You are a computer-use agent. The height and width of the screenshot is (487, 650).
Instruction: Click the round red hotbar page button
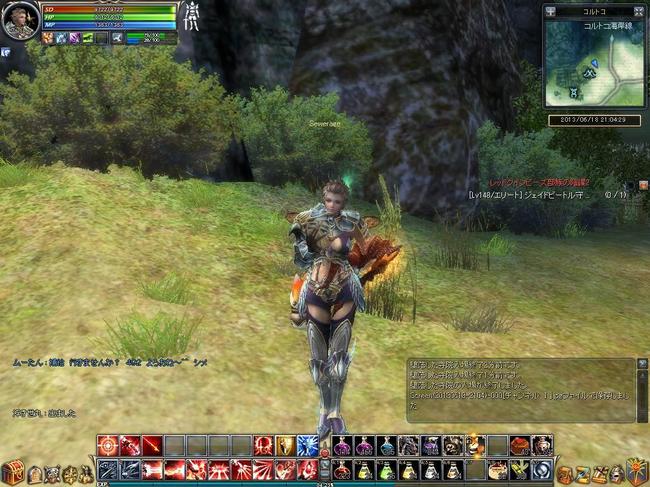(323, 455)
